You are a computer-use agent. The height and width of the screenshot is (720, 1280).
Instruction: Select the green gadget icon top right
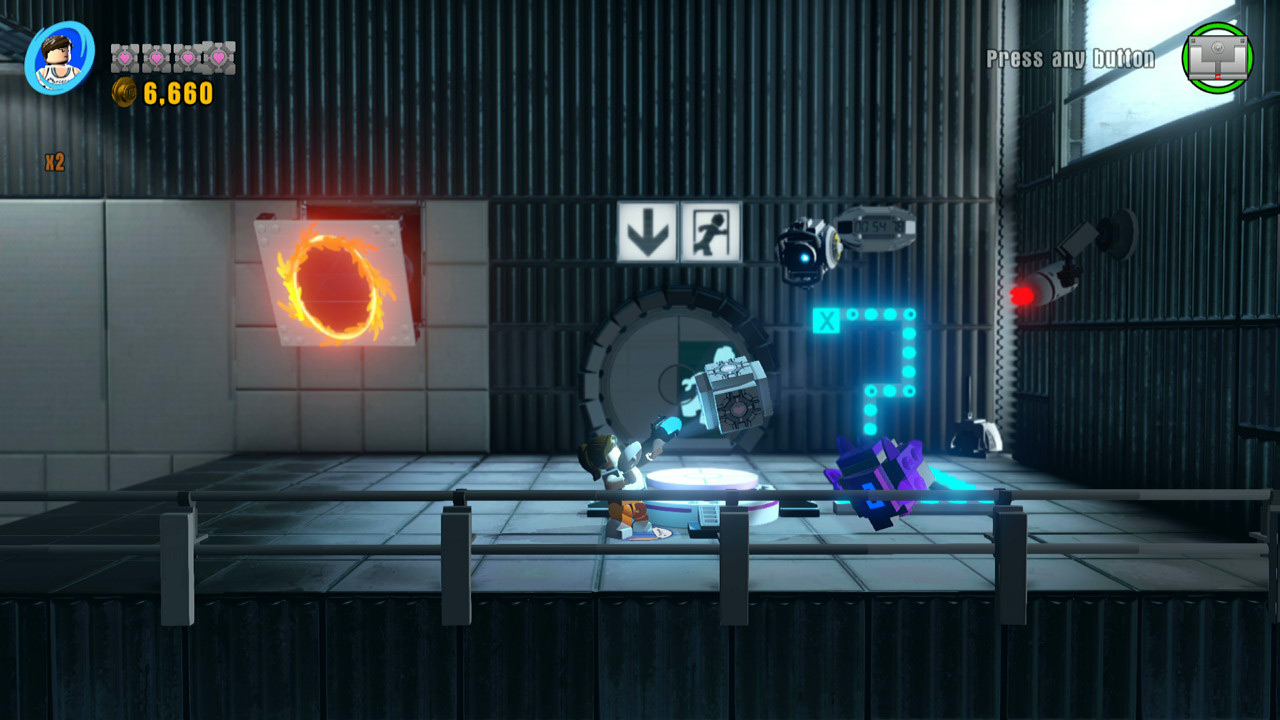(x=1216, y=55)
